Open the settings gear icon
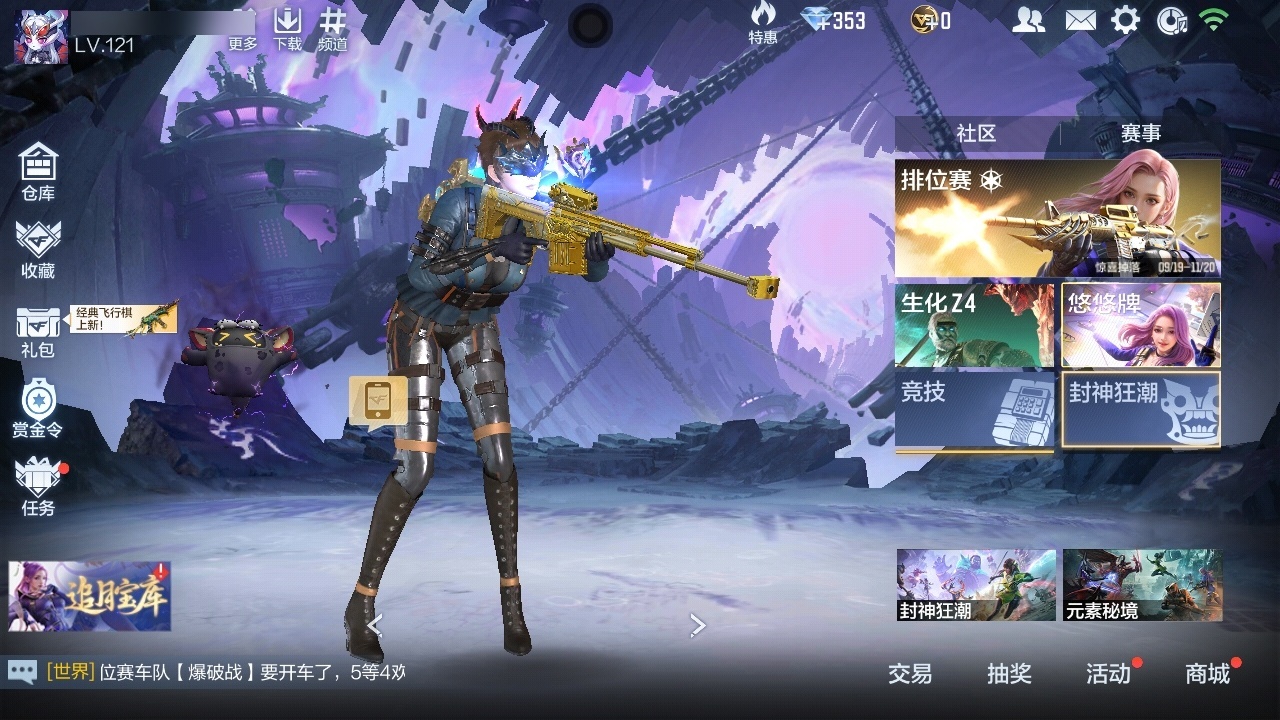This screenshot has width=1280, height=720. pyautogui.click(x=1125, y=20)
